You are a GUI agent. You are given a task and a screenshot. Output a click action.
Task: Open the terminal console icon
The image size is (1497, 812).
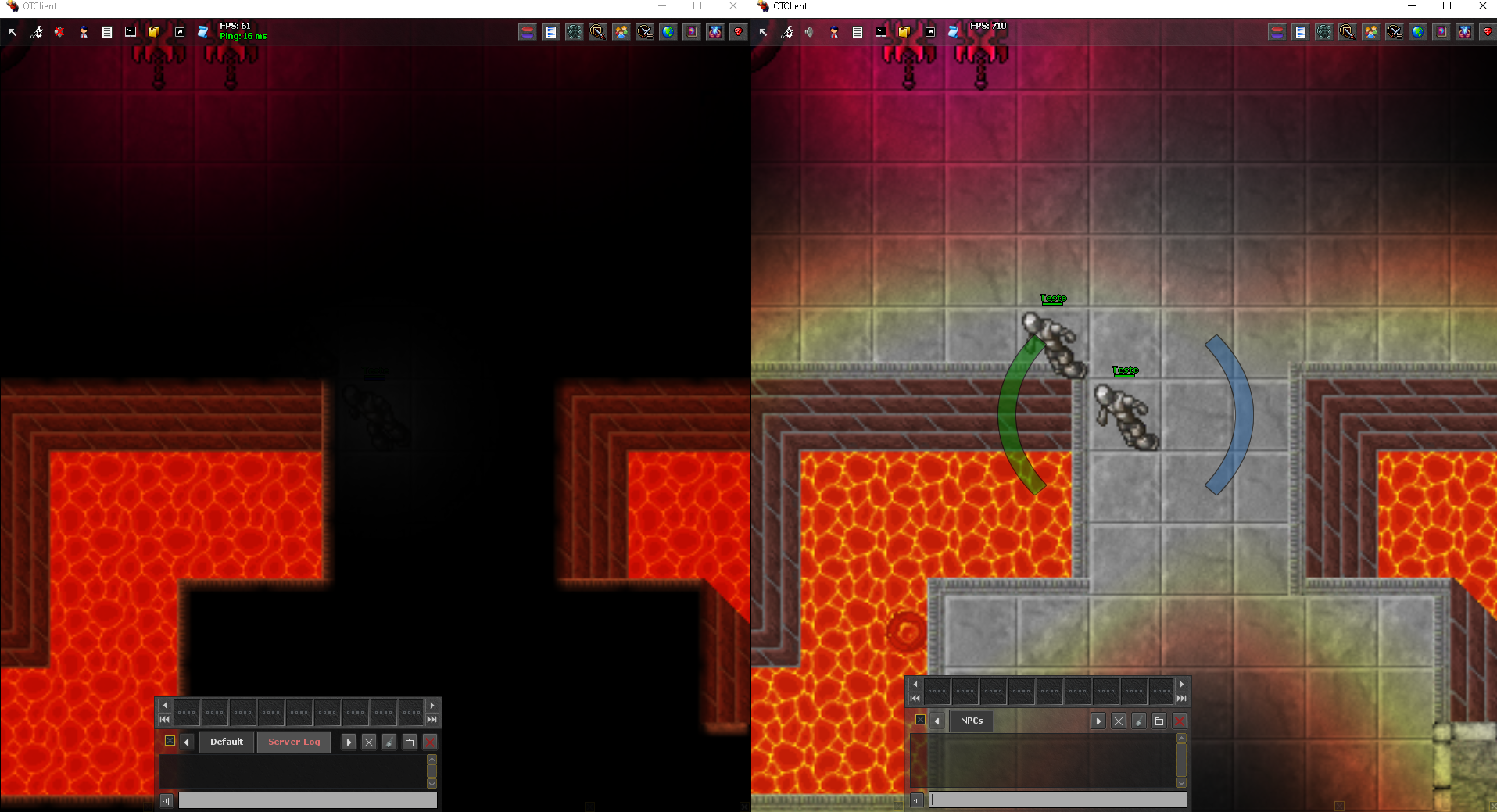coord(131,31)
